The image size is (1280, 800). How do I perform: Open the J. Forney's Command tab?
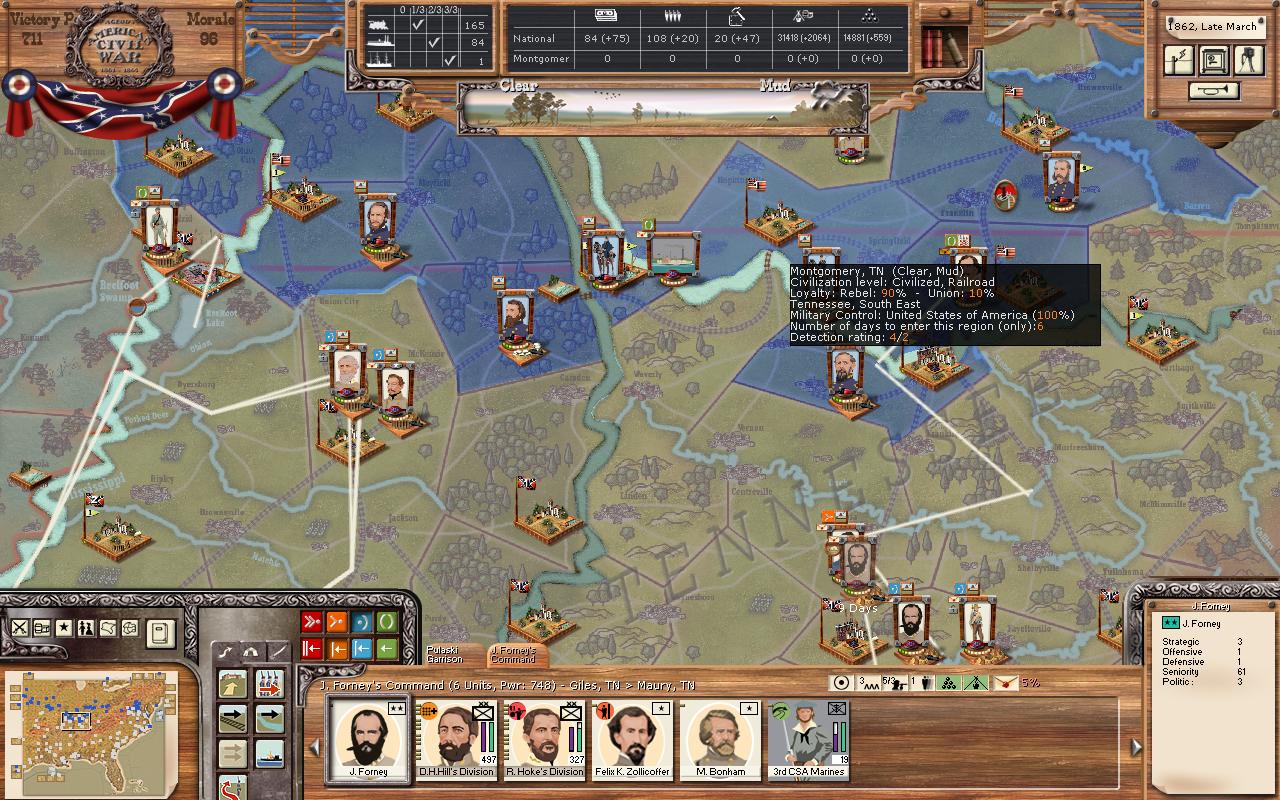(513, 655)
